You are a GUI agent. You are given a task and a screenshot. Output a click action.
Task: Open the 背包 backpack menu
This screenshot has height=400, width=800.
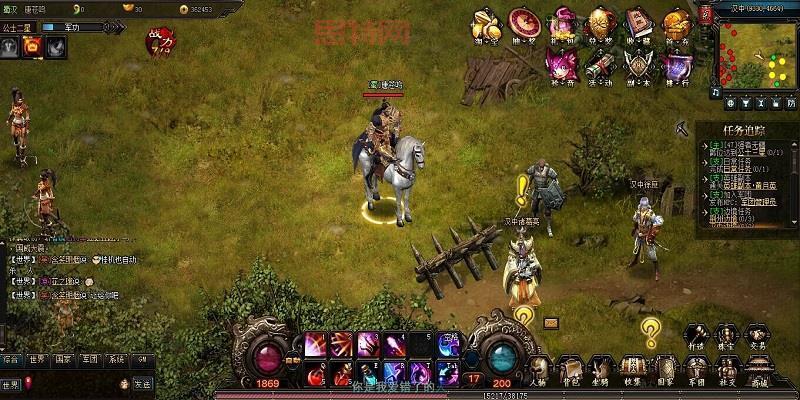pyautogui.click(x=570, y=368)
